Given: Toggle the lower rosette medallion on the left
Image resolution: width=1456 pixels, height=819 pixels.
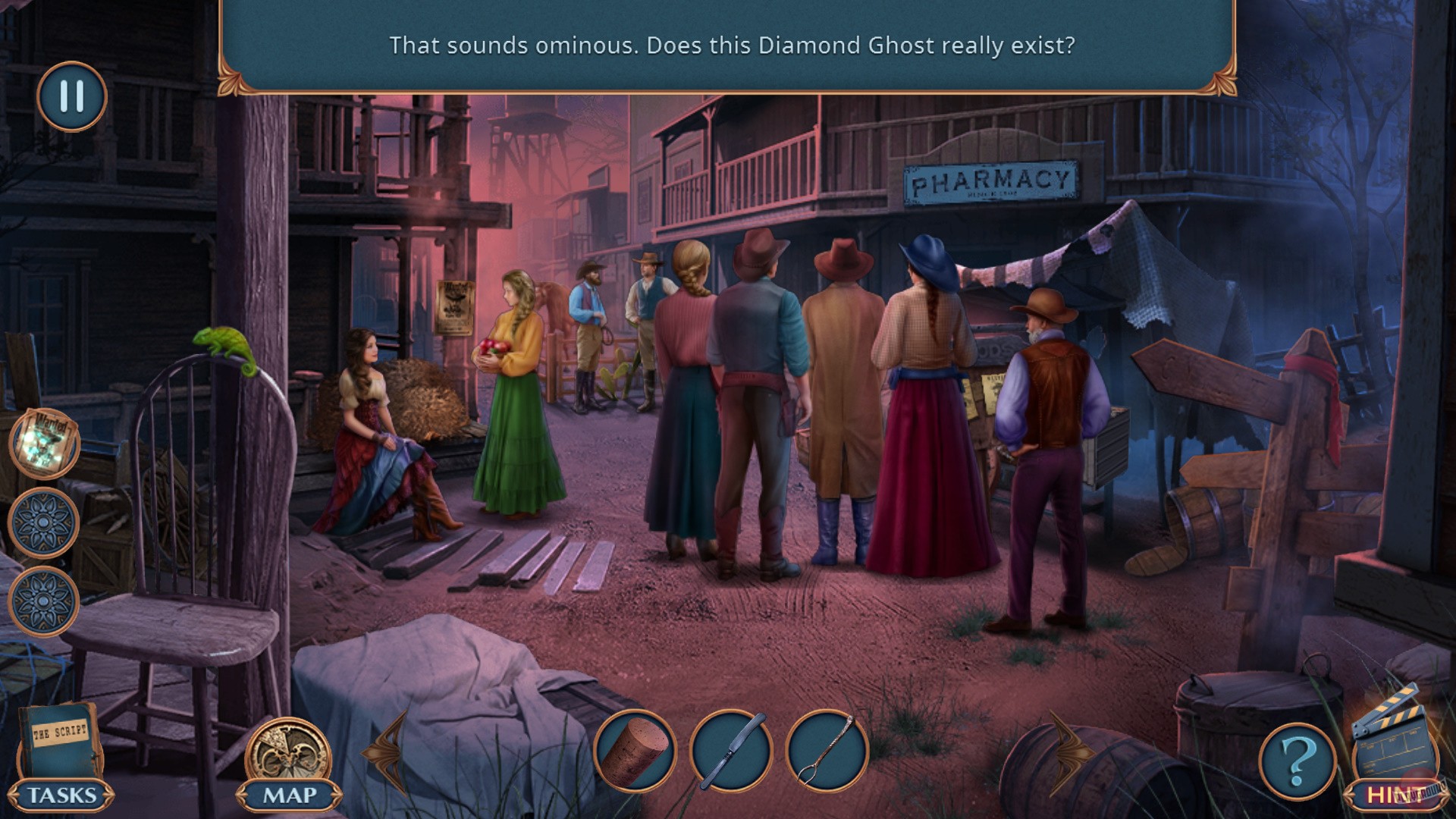Looking at the screenshot, I should [x=42, y=599].
